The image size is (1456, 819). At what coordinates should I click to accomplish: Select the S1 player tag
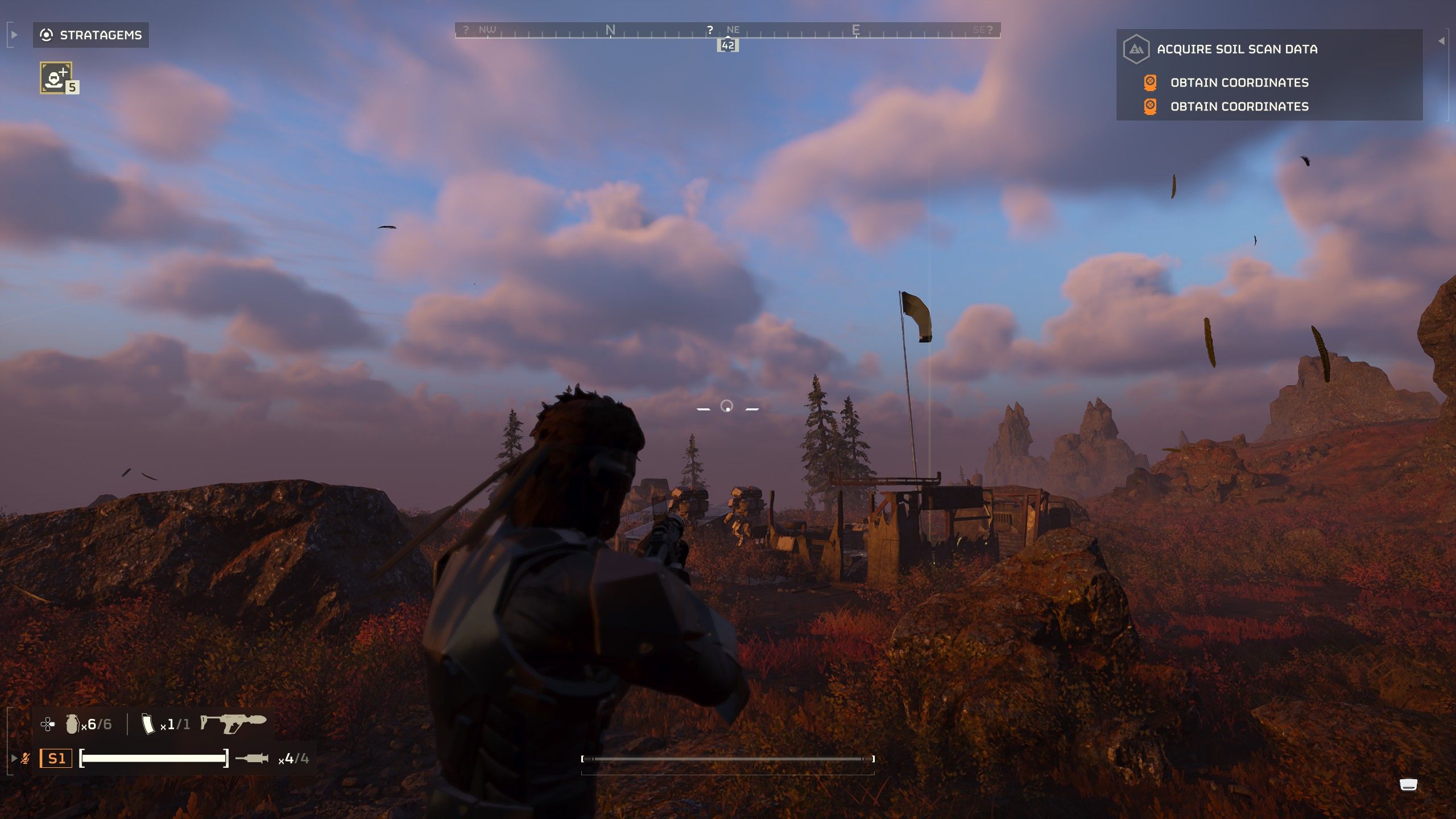coord(56,758)
